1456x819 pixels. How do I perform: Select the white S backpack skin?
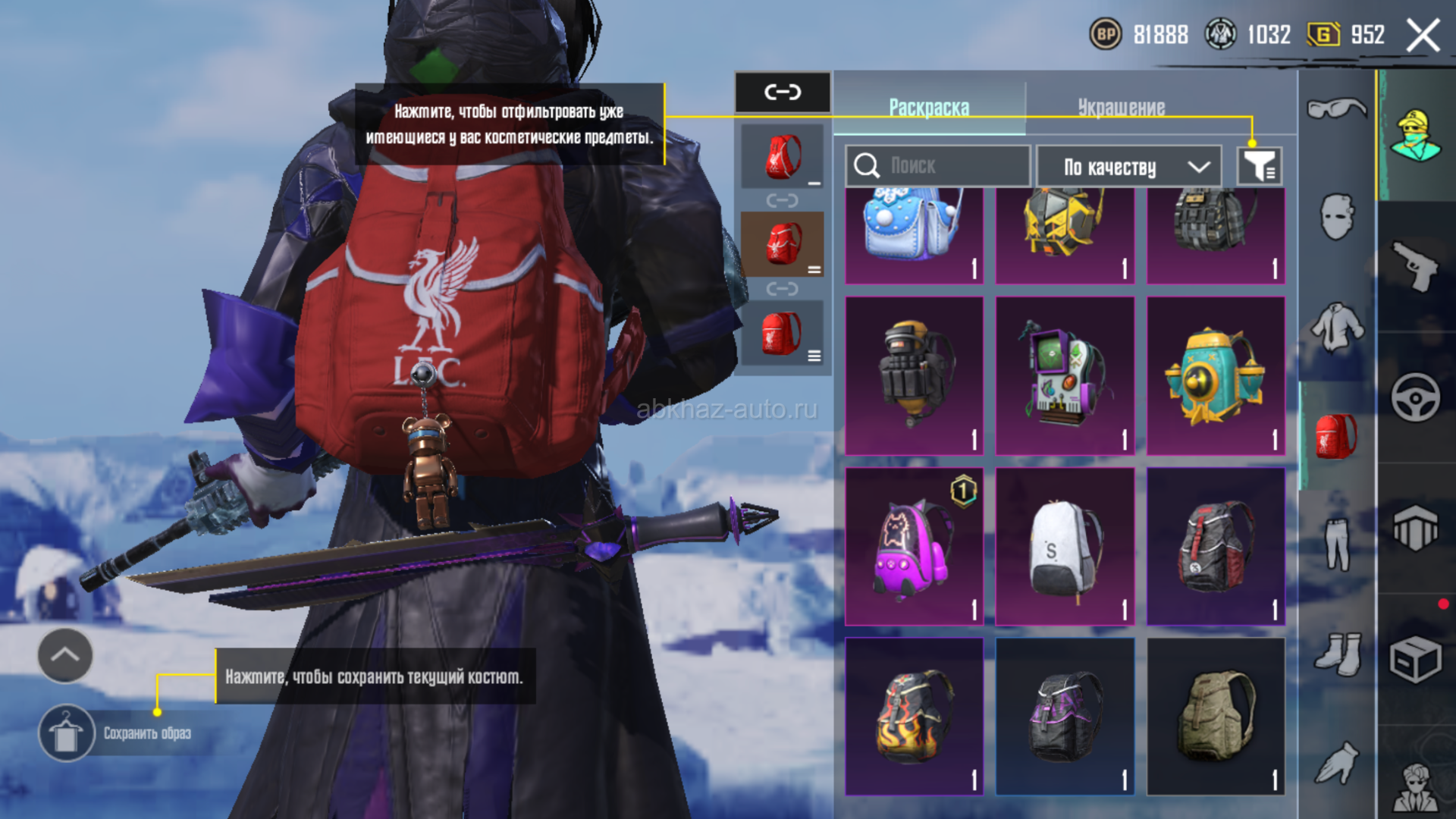[x=1065, y=546]
